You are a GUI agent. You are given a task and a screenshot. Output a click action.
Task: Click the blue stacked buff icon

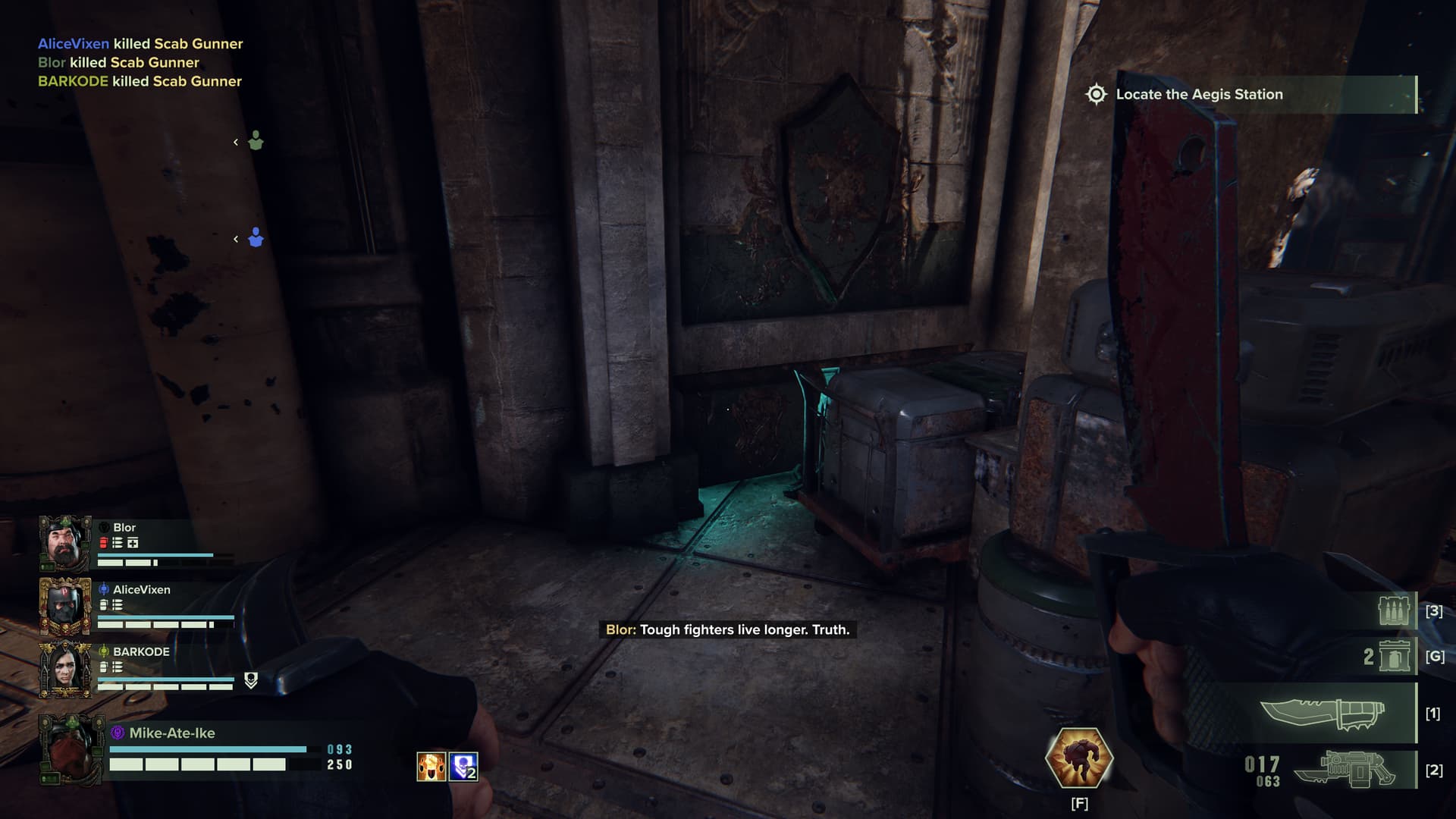point(463,767)
